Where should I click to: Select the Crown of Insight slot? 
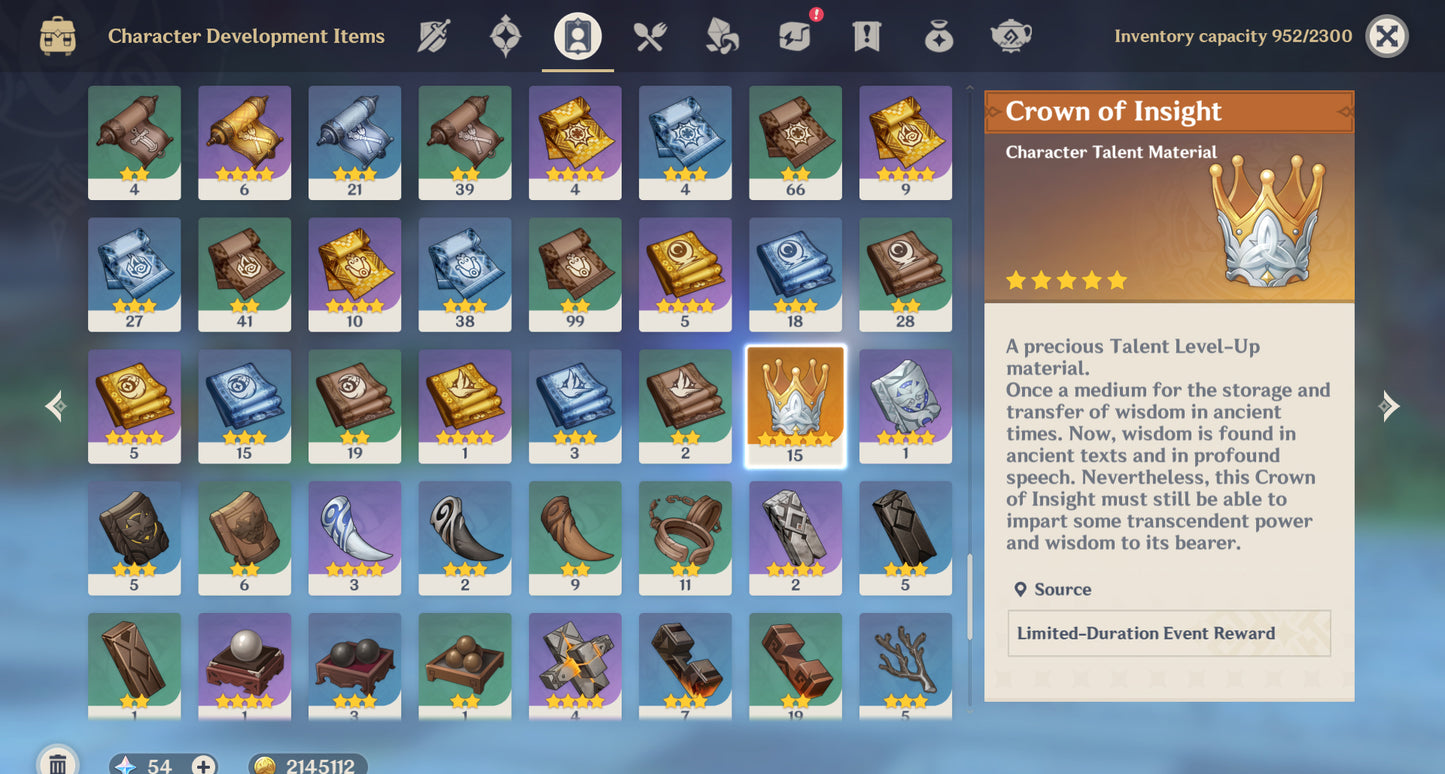pyautogui.click(x=795, y=405)
